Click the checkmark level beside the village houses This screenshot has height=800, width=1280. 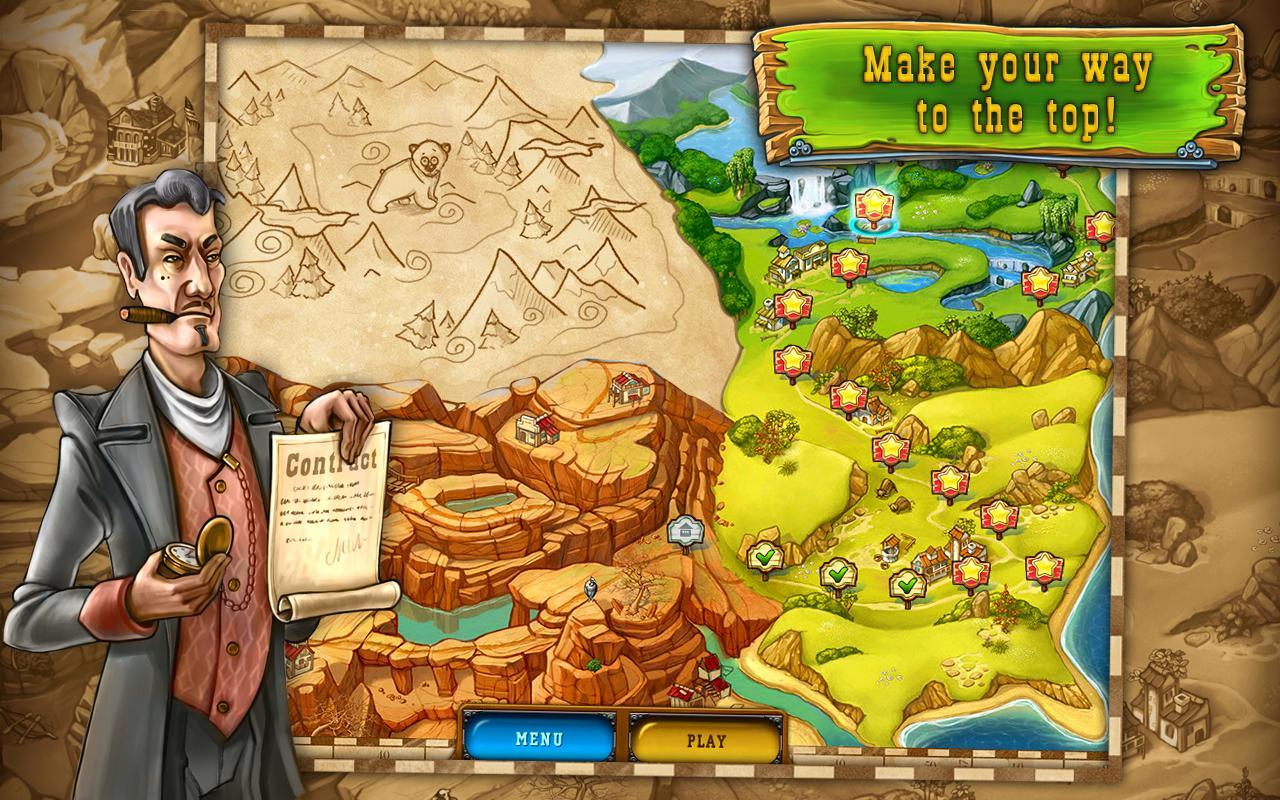click(907, 584)
